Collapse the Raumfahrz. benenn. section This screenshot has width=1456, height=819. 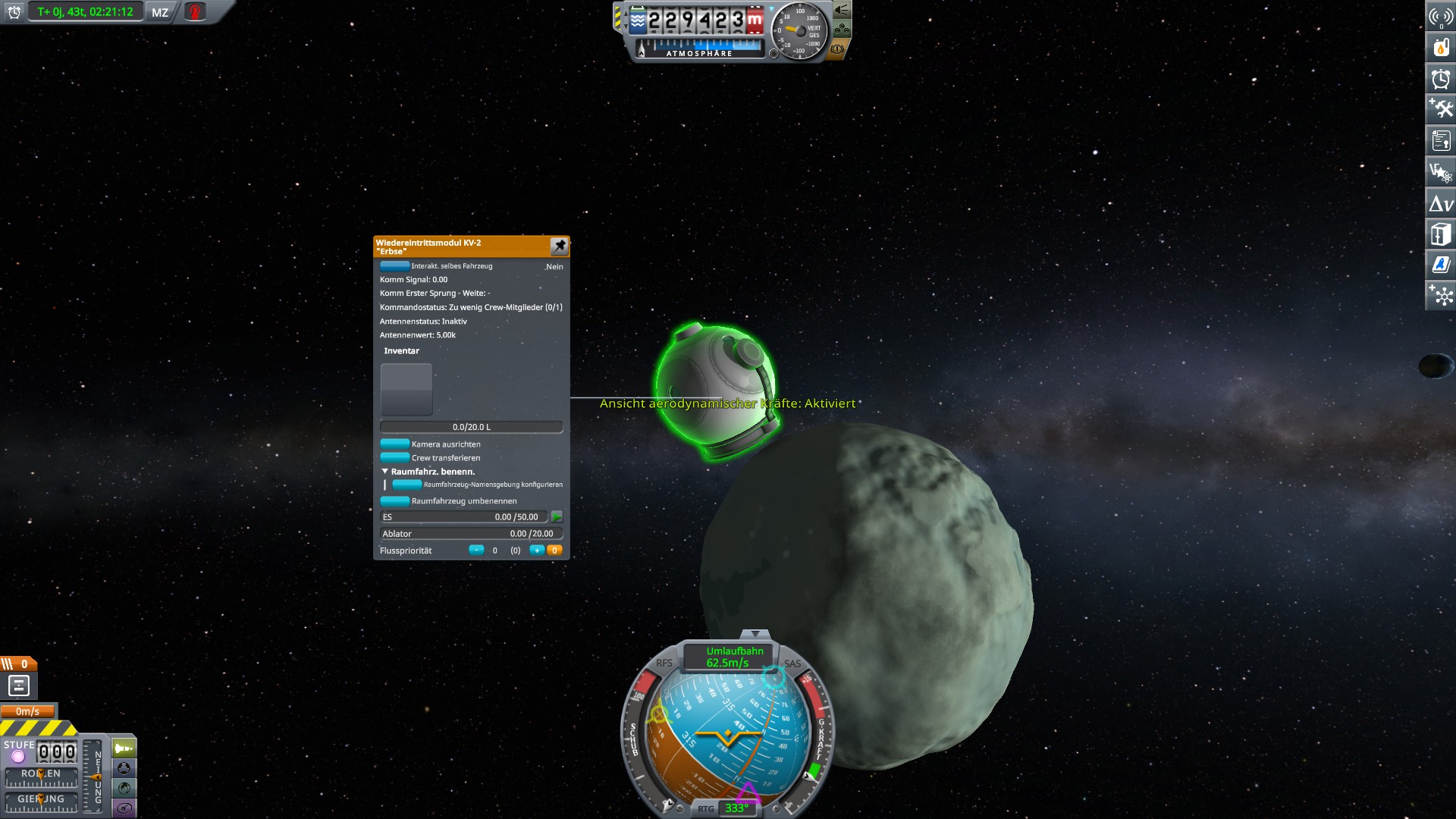[x=385, y=472]
